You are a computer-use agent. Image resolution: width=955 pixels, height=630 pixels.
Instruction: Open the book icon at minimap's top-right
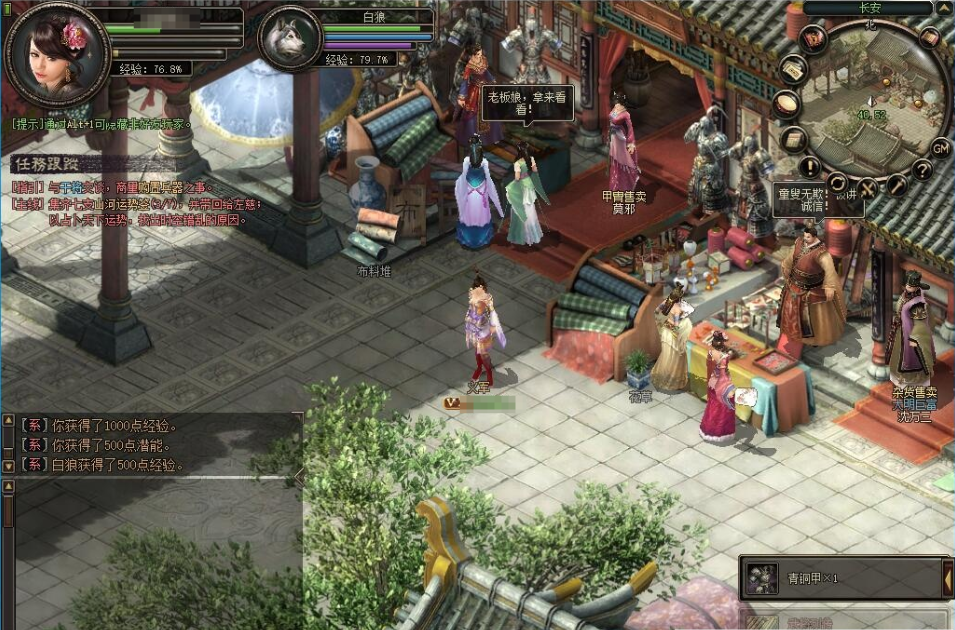930,37
